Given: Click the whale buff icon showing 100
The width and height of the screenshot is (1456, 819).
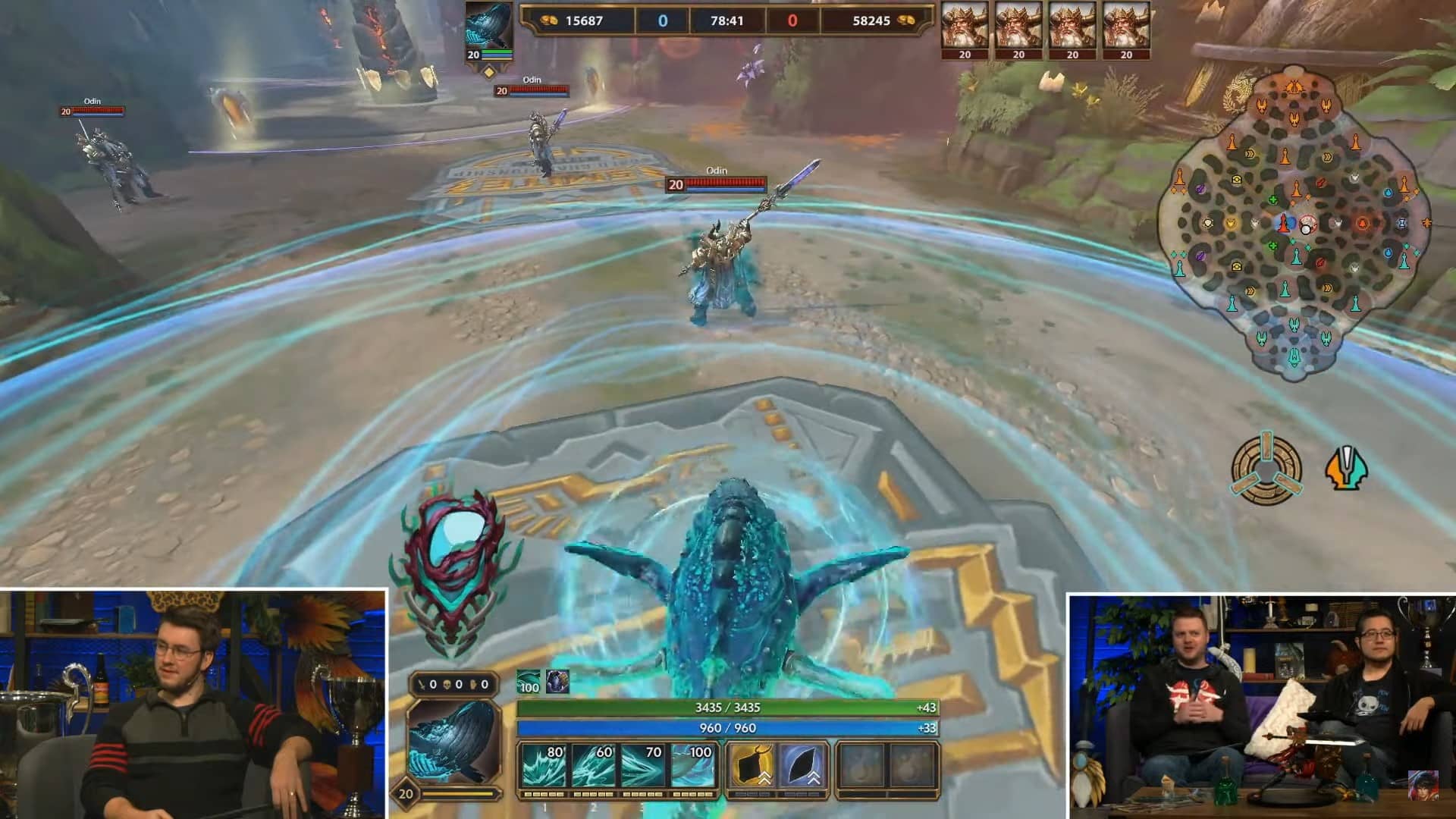Looking at the screenshot, I should click(x=529, y=682).
